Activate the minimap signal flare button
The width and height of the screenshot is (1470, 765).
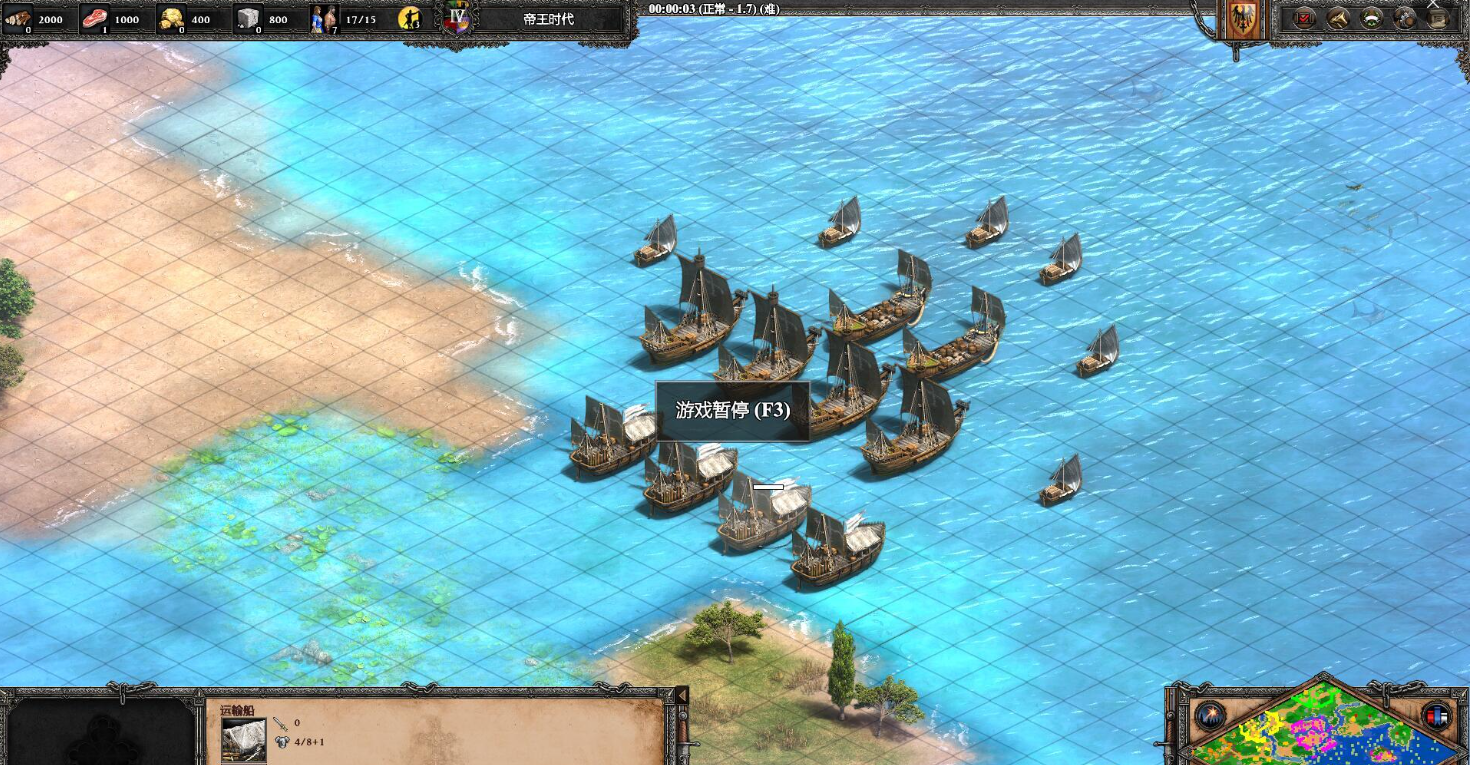coord(1210,716)
